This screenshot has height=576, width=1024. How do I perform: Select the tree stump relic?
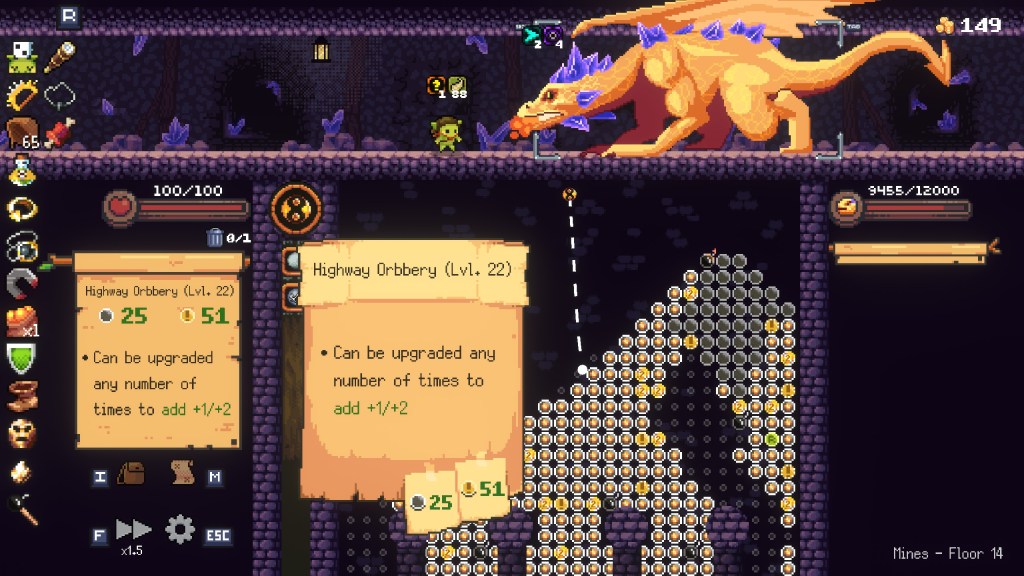click(x=21, y=133)
